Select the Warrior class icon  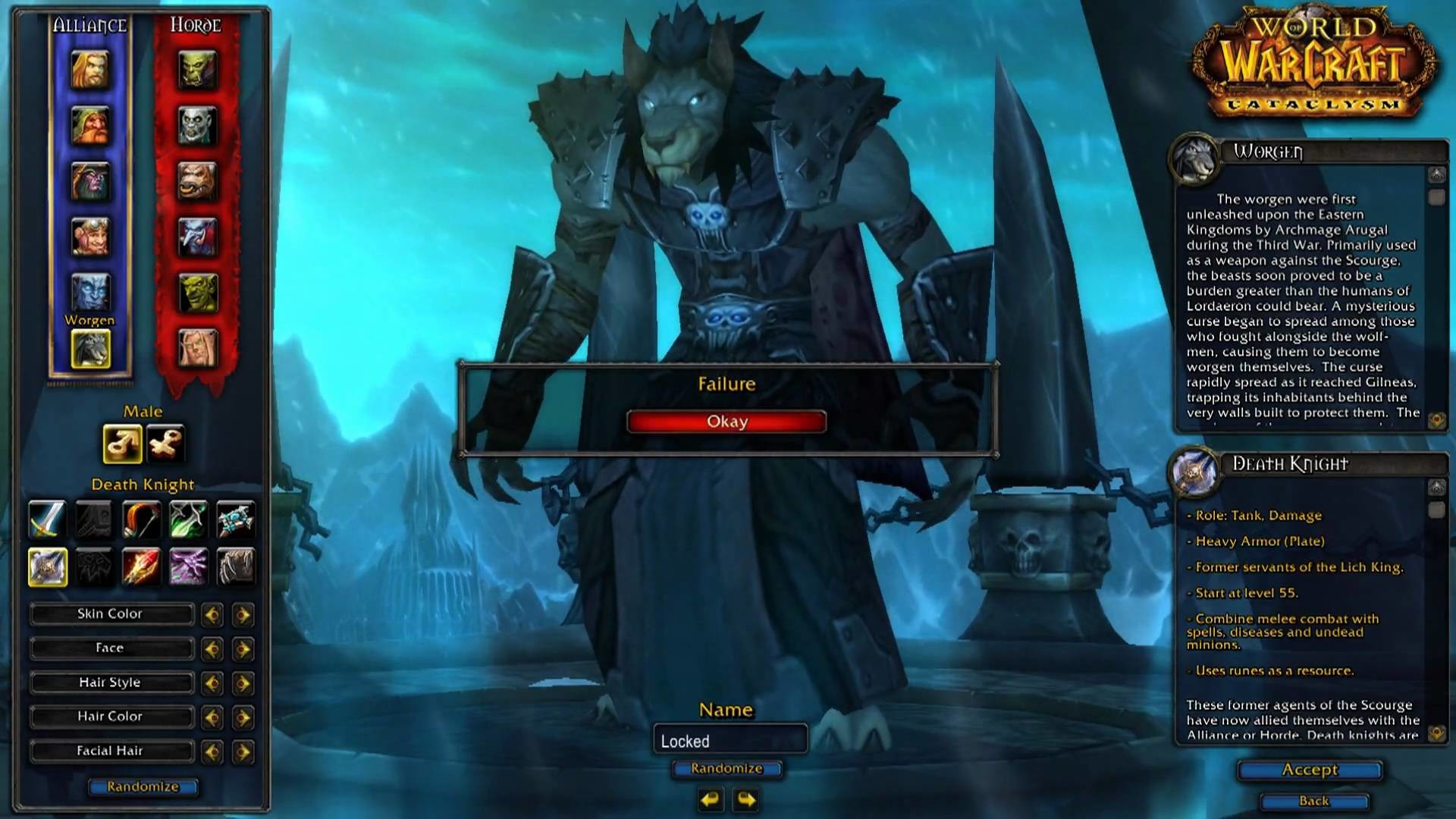pos(47,519)
